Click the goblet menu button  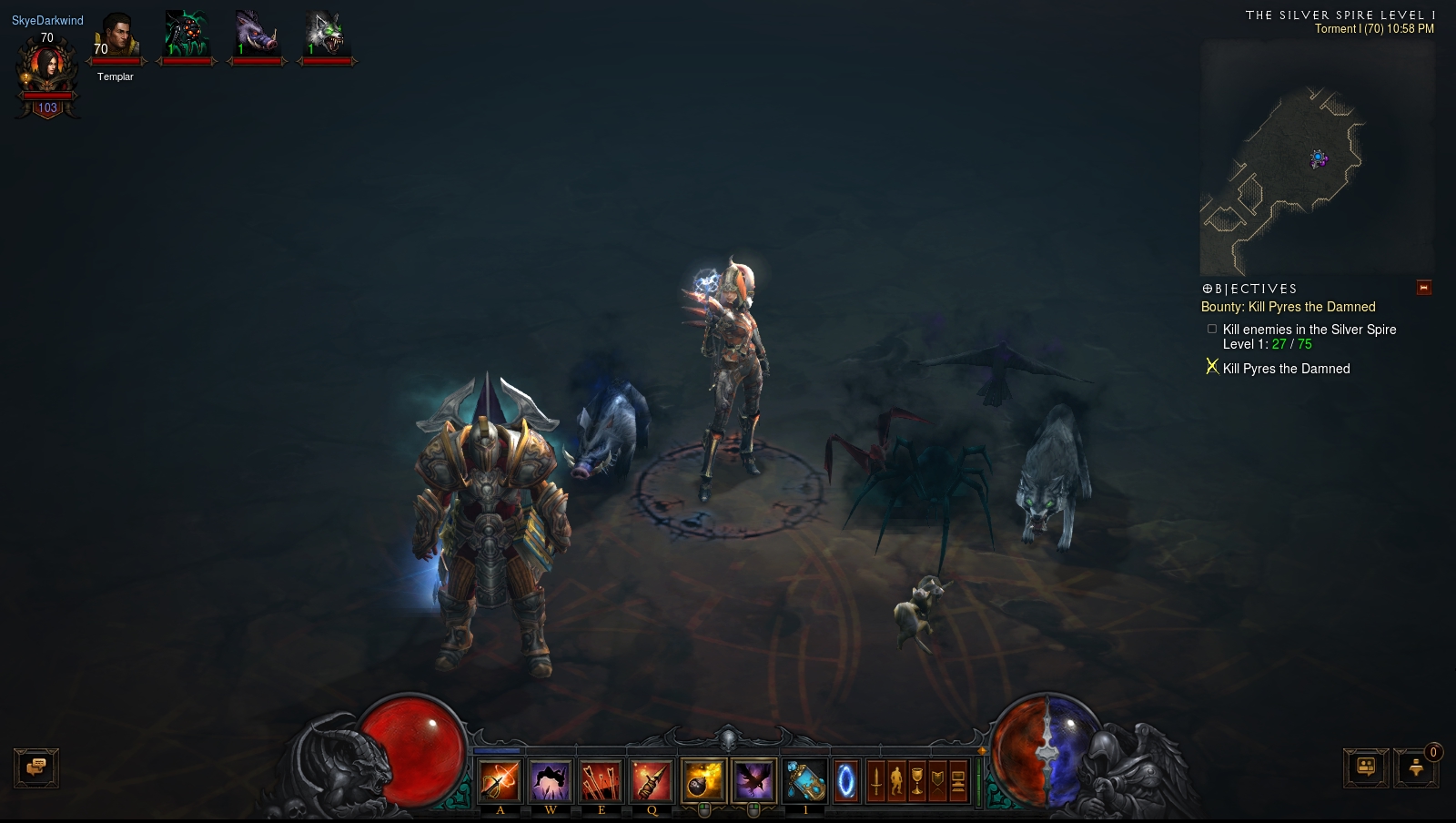917,781
